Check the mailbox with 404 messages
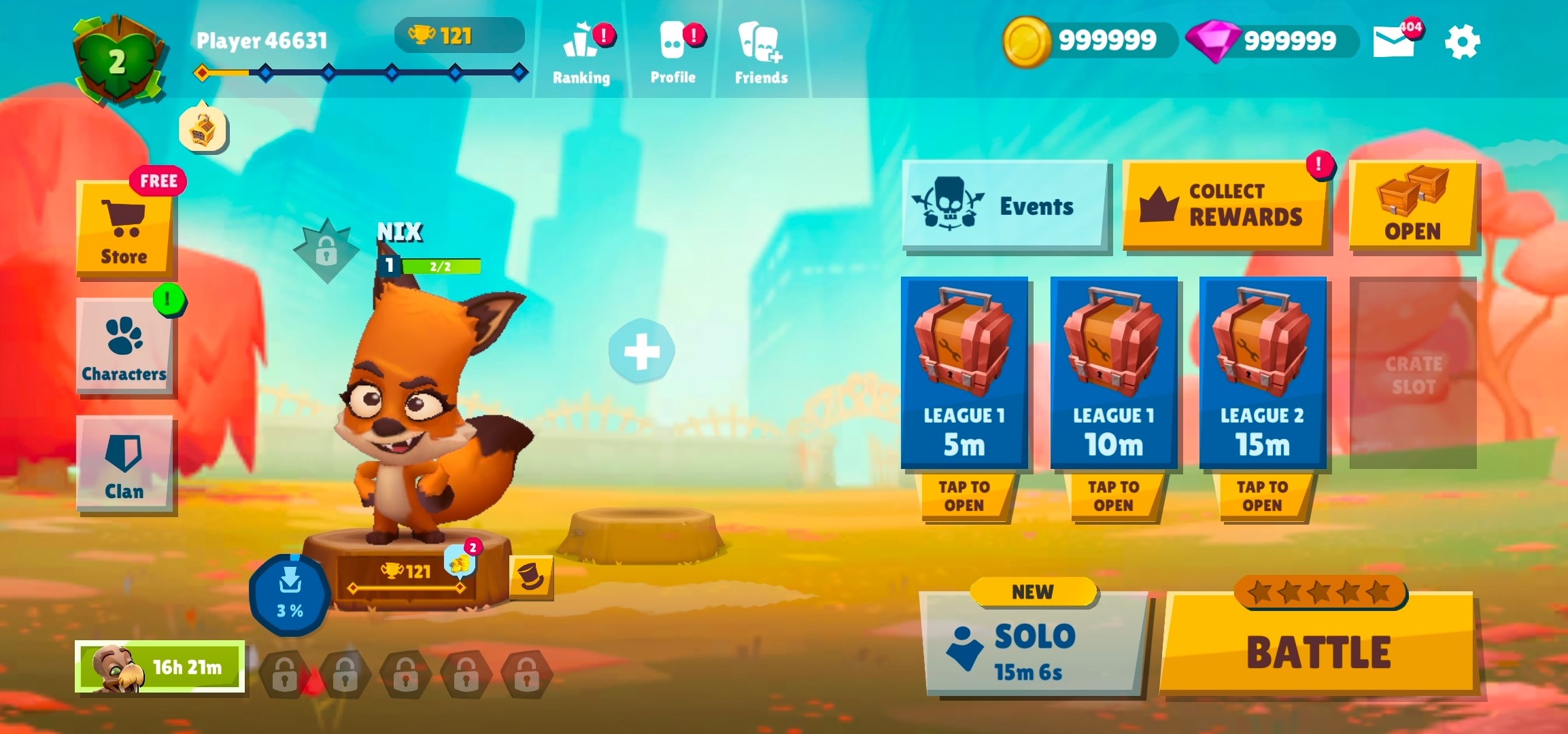 coord(1393,41)
